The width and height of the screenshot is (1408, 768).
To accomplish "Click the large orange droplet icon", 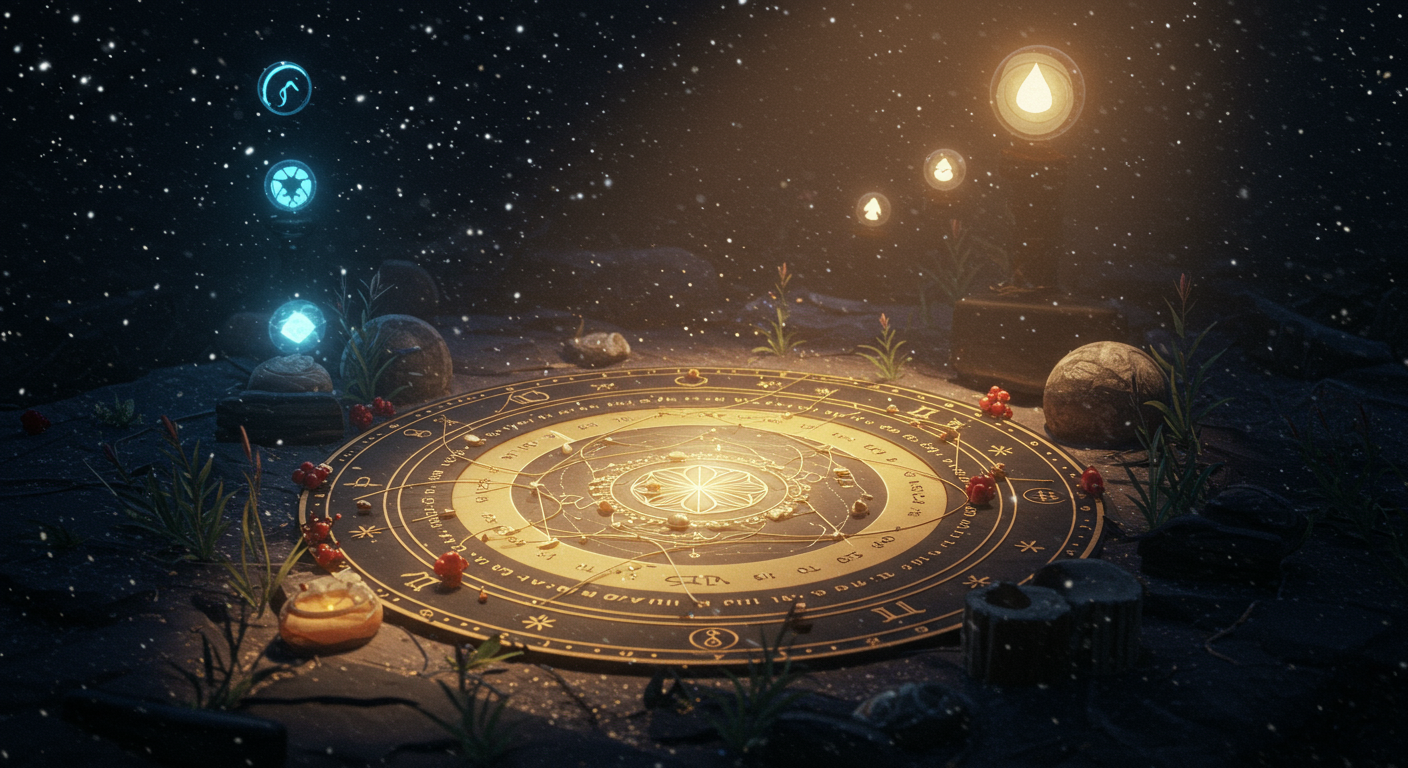I will (1036, 93).
